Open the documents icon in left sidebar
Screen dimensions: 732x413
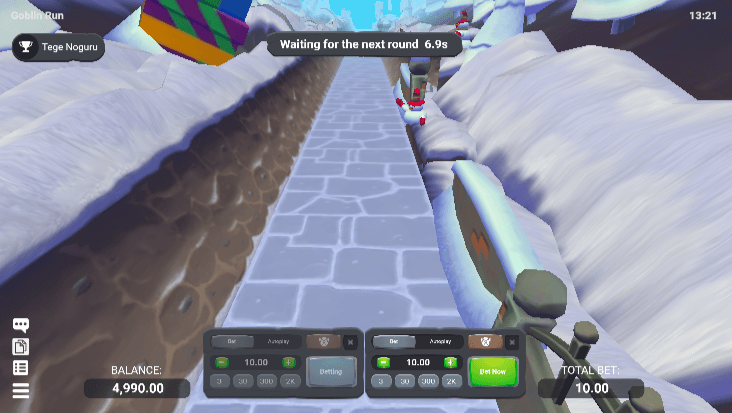point(20,346)
